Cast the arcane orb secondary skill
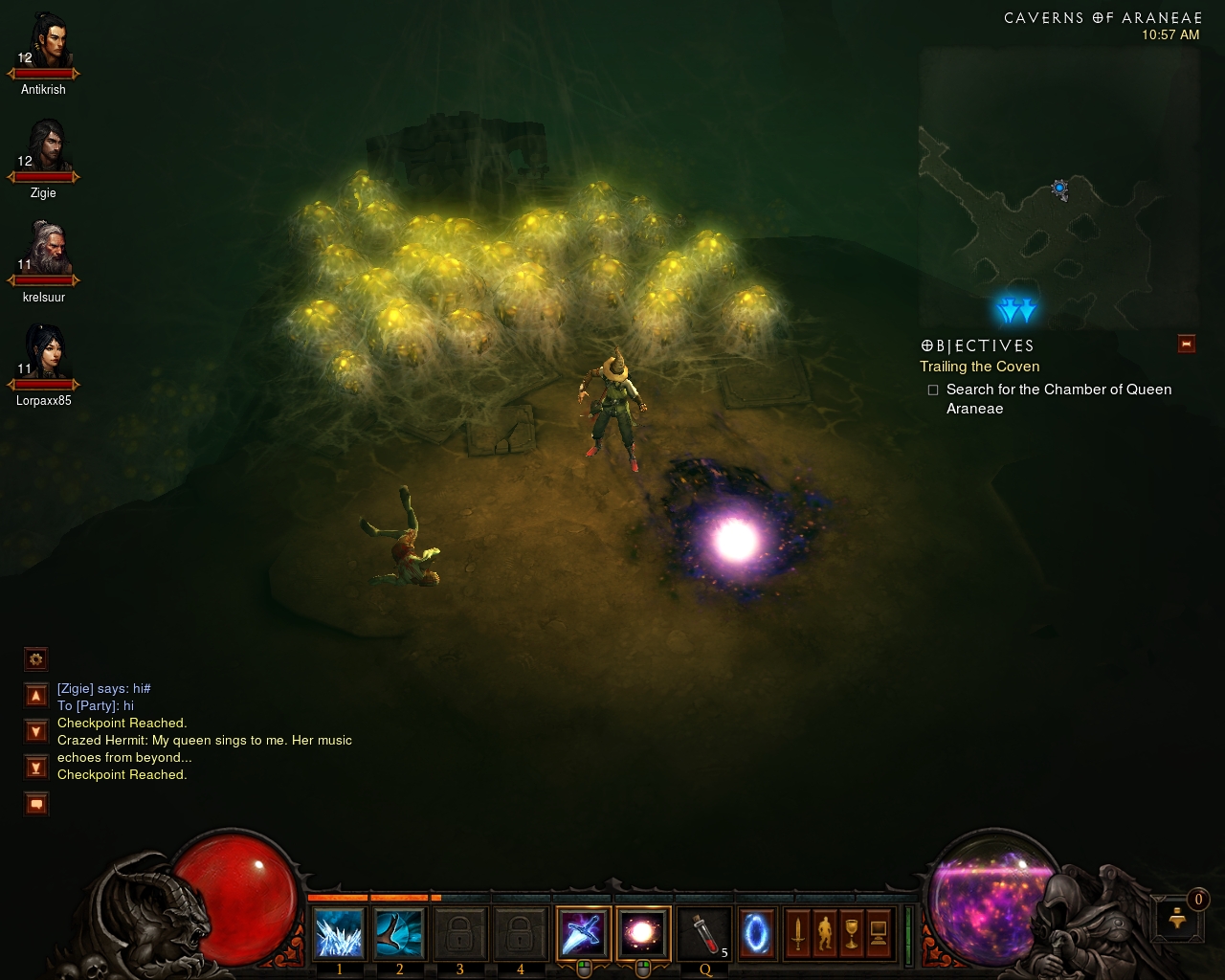The height and width of the screenshot is (980, 1225). click(643, 933)
